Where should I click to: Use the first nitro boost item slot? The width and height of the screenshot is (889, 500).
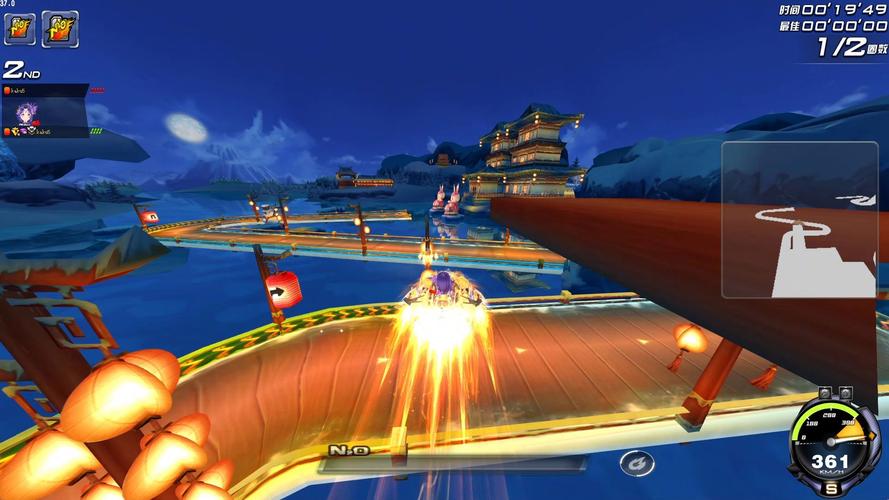(20, 28)
